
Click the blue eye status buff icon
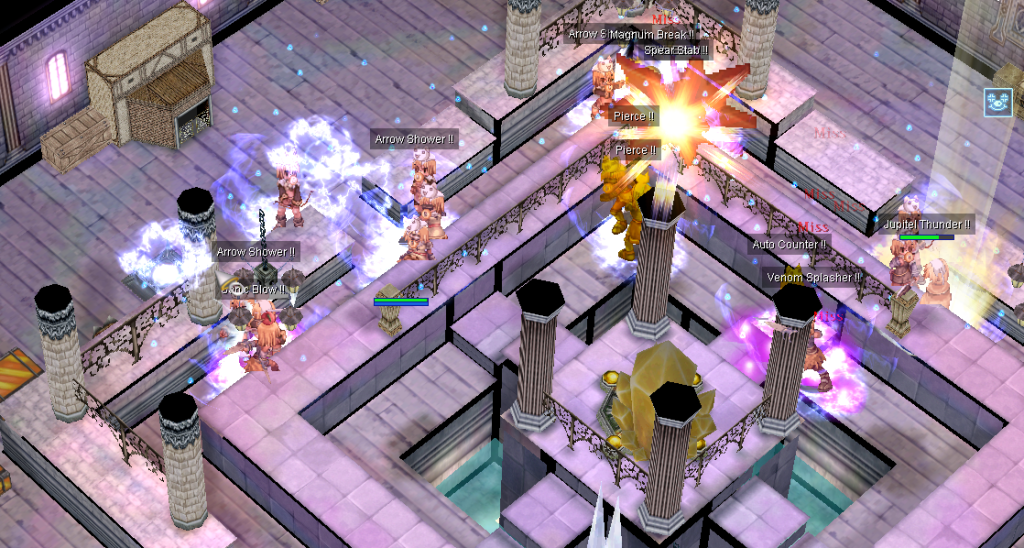(x=997, y=101)
